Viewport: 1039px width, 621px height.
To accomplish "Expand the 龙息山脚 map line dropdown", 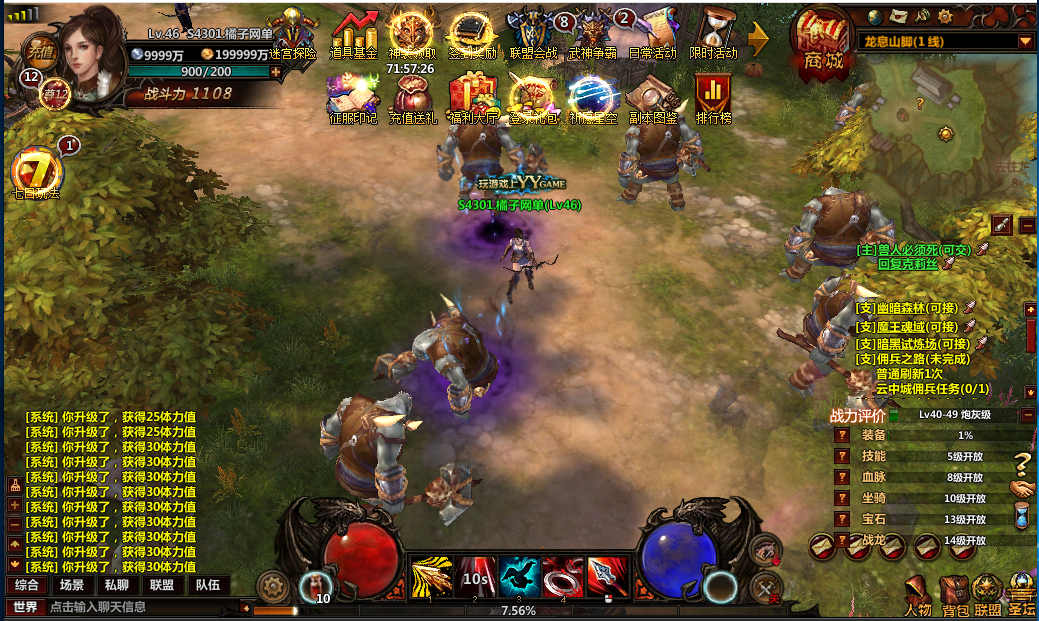I will (1025, 42).
